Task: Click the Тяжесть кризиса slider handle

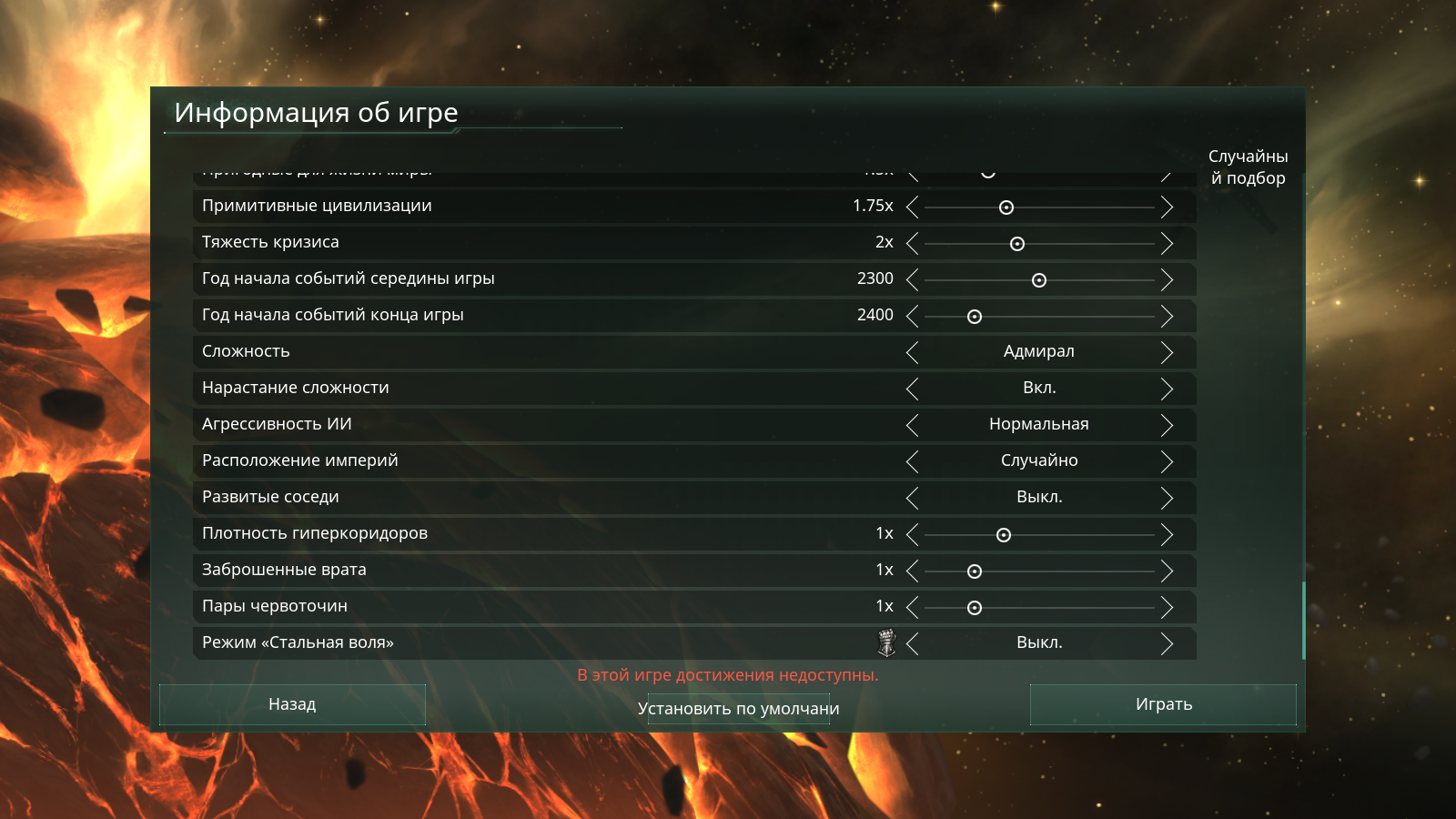Action: [x=1017, y=244]
